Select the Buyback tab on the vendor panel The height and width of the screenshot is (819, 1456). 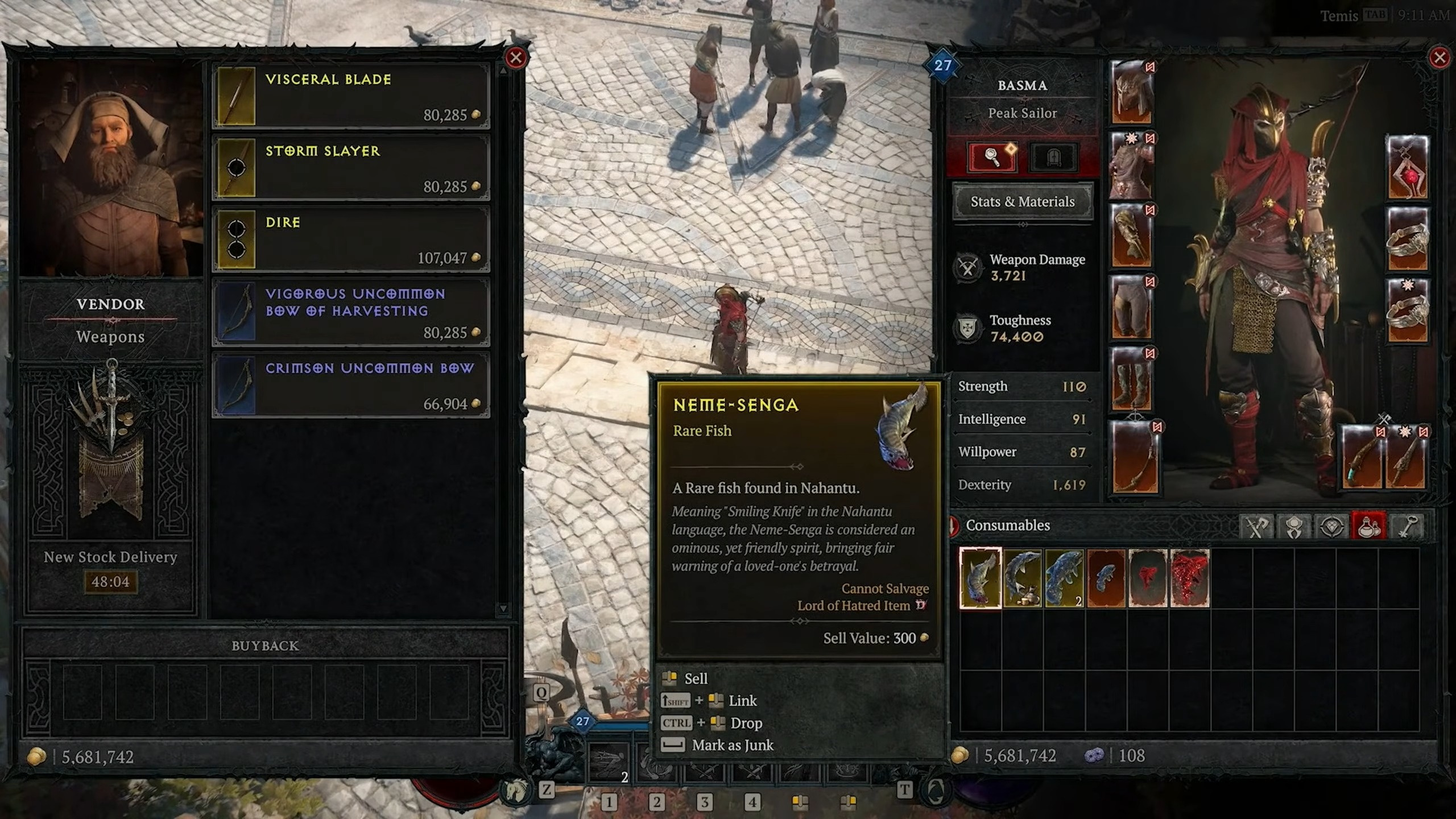click(264, 646)
